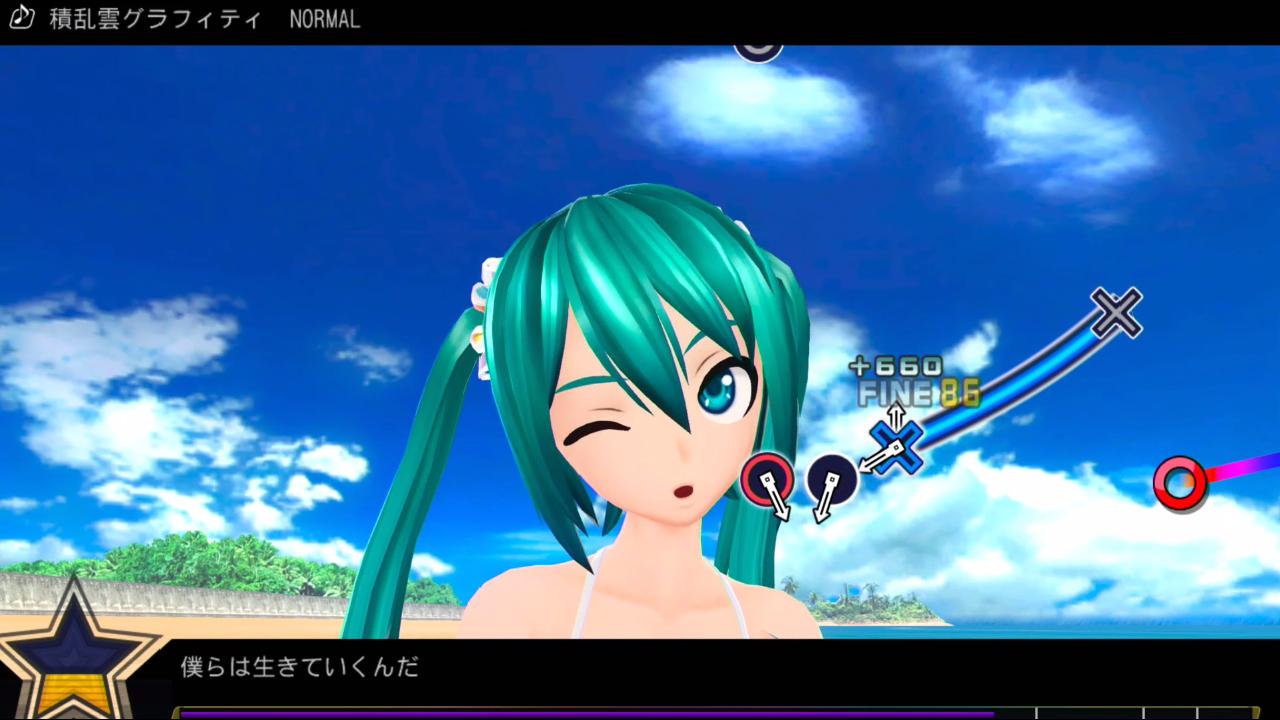Hit the blue X note target
This screenshot has height=720, width=1280.
(896, 447)
